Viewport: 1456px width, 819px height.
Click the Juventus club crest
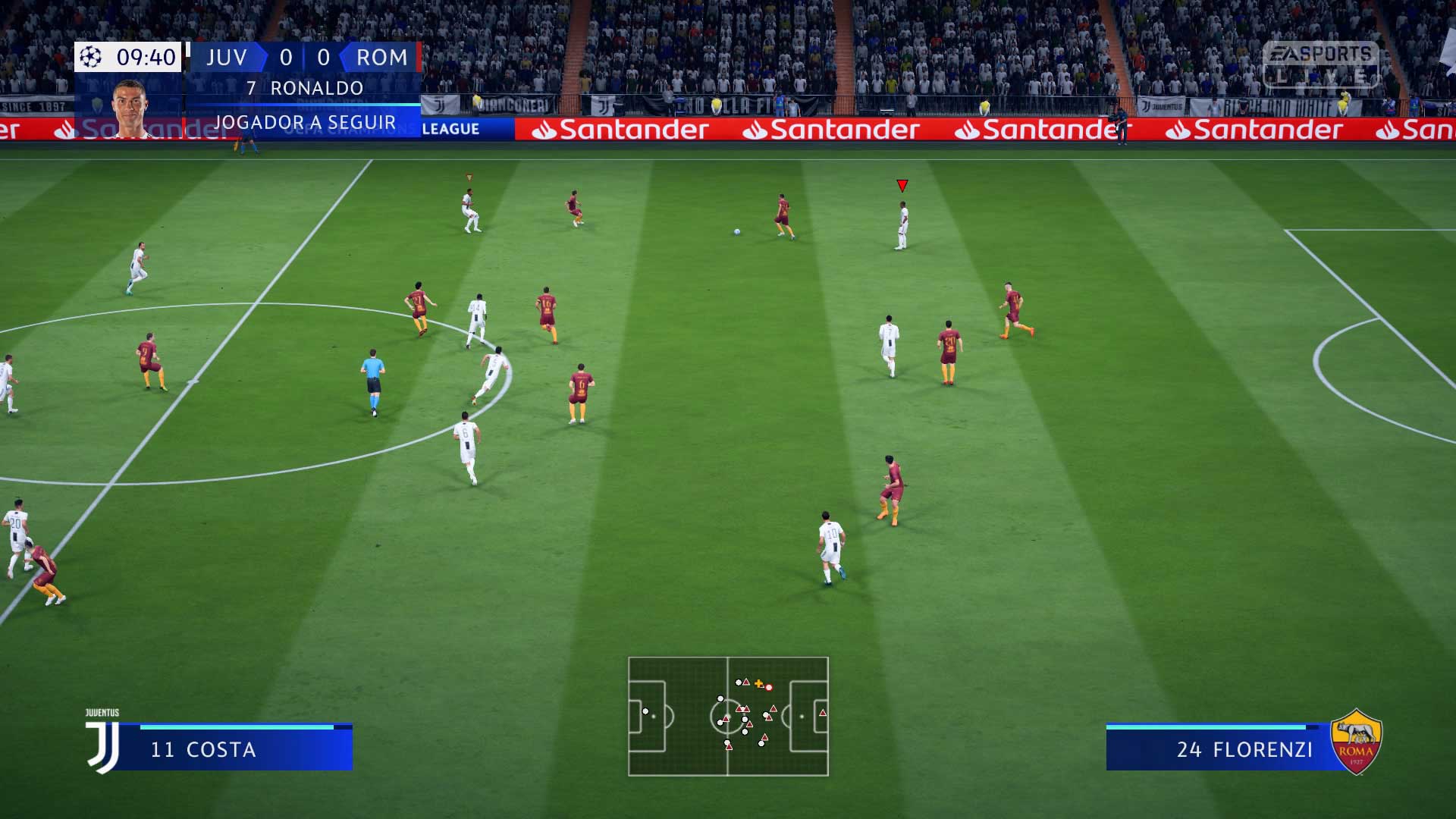click(x=103, y=743)
